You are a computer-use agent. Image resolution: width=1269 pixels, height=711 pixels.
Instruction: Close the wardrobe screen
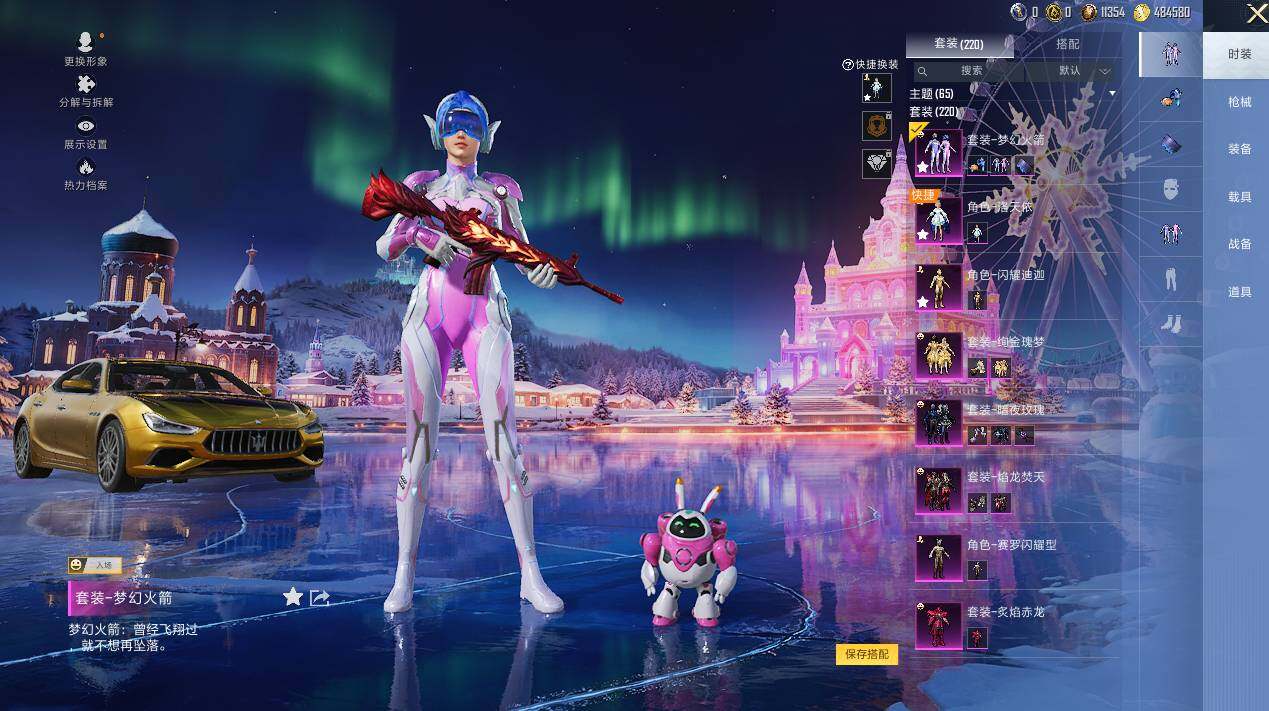pyautogui.click(x=1256, y=13)
